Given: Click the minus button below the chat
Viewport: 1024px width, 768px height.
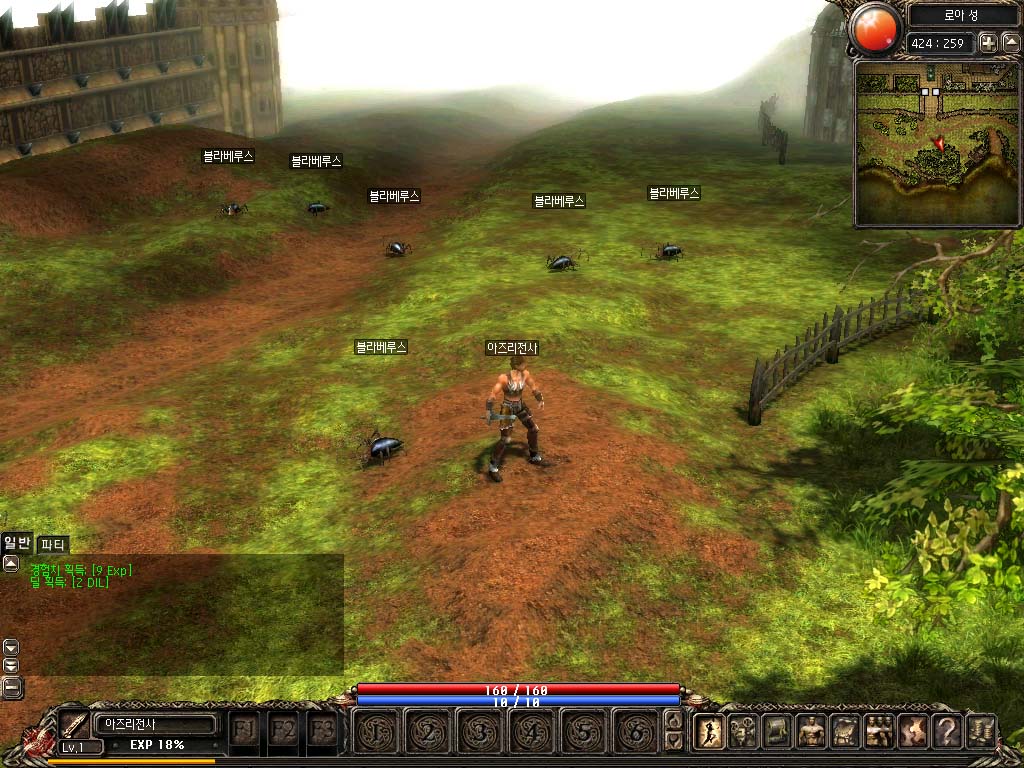Looking at the screenshot, I should 12,686.
